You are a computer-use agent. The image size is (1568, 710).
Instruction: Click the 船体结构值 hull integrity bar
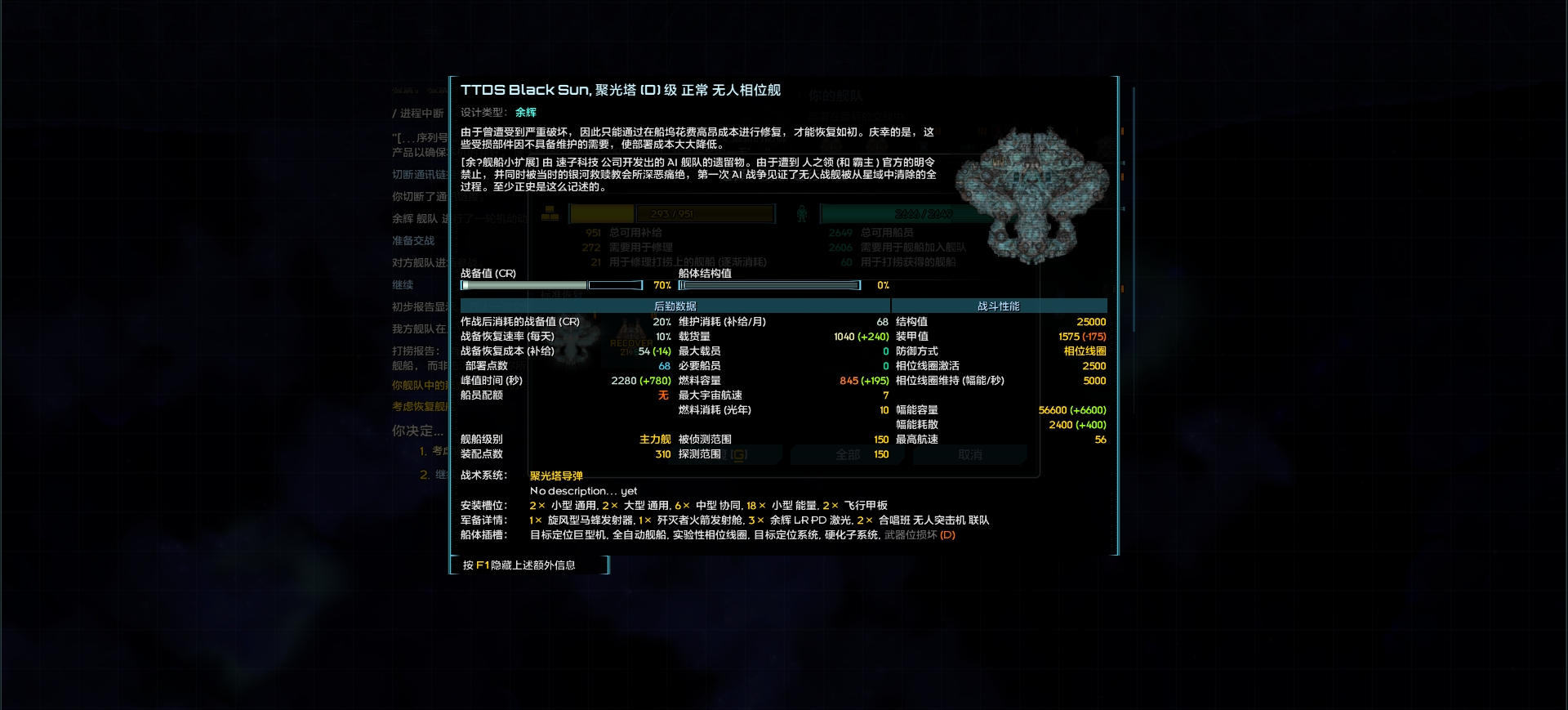[769, 284]
